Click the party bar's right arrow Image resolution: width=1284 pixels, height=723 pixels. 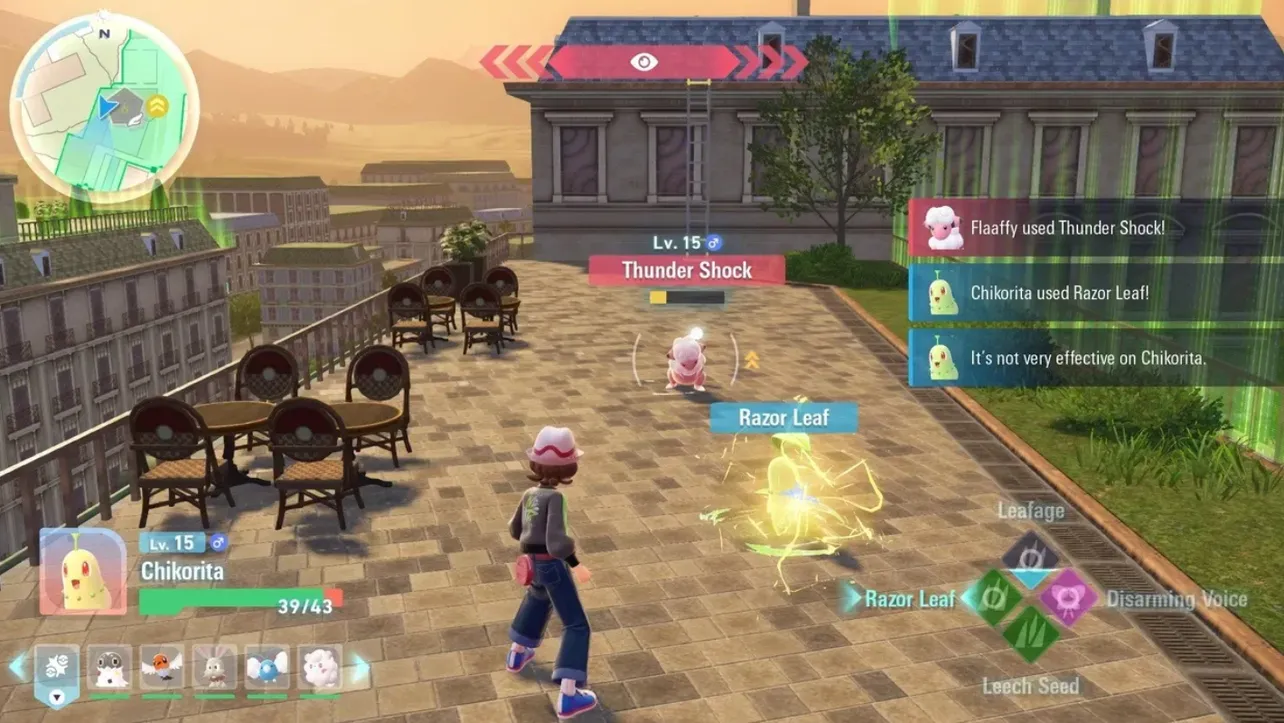point(360,668)
